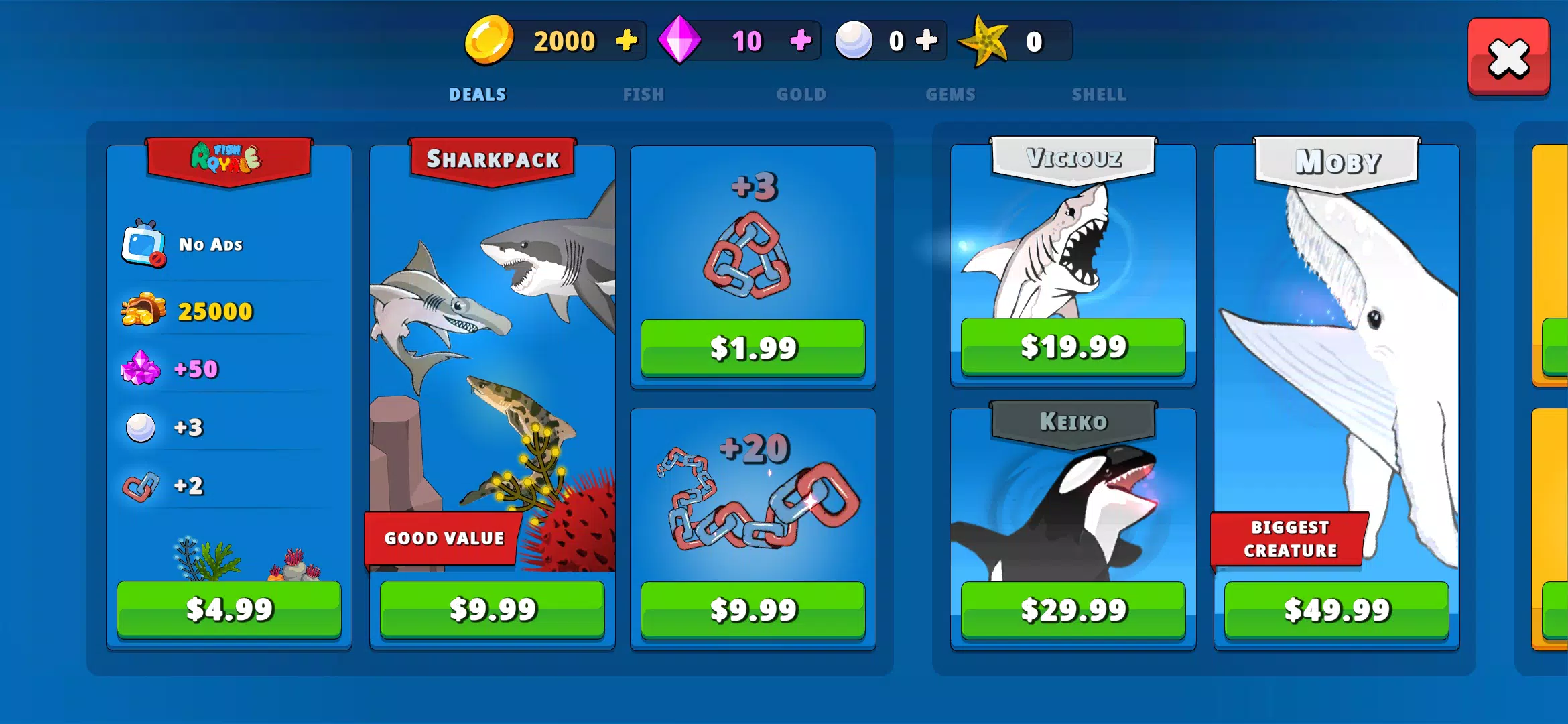
Task: Click the starfish icon at top
Action: coord(982,40)
